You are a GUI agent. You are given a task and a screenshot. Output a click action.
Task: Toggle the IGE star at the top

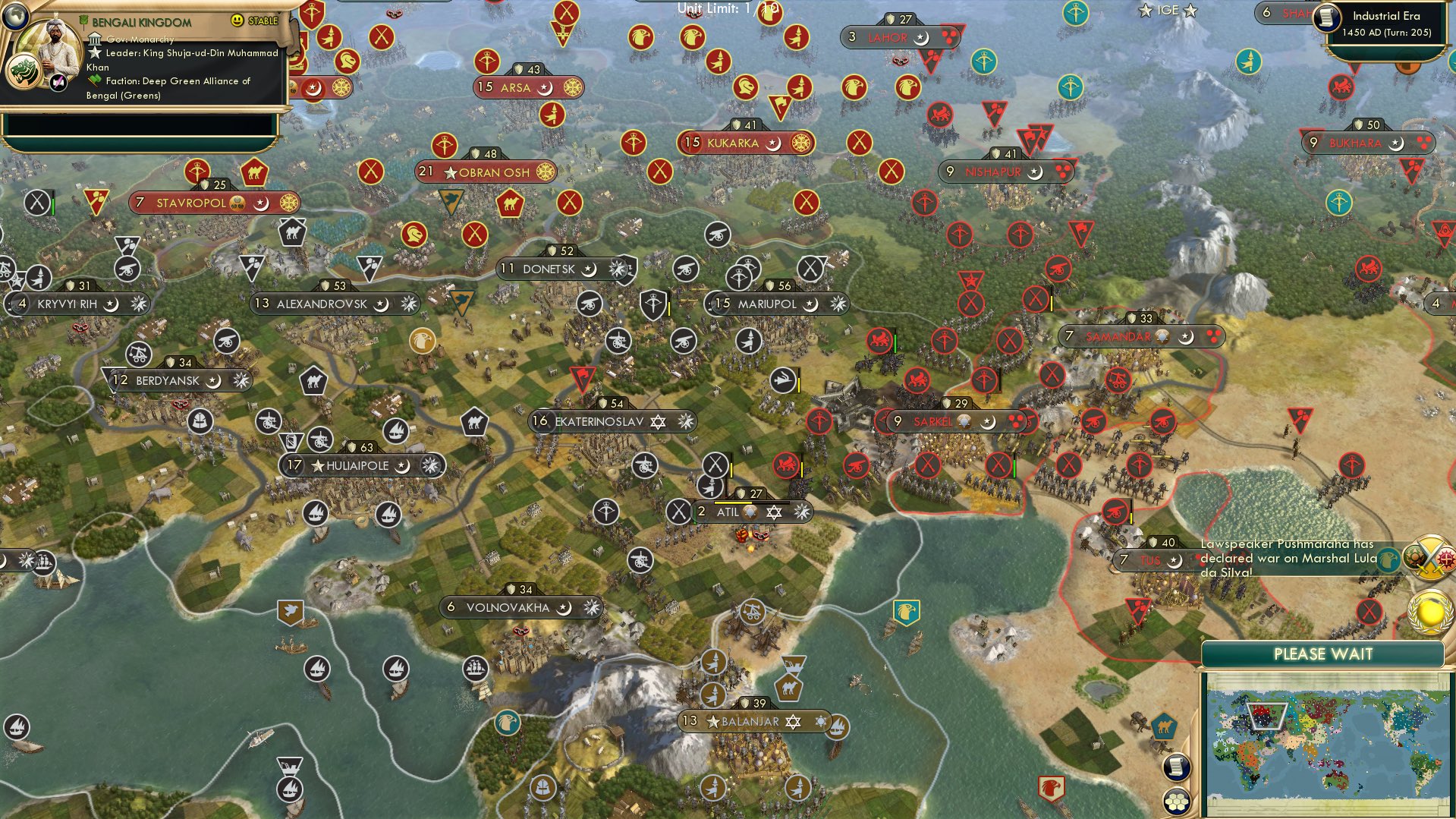click(1144, 11)
